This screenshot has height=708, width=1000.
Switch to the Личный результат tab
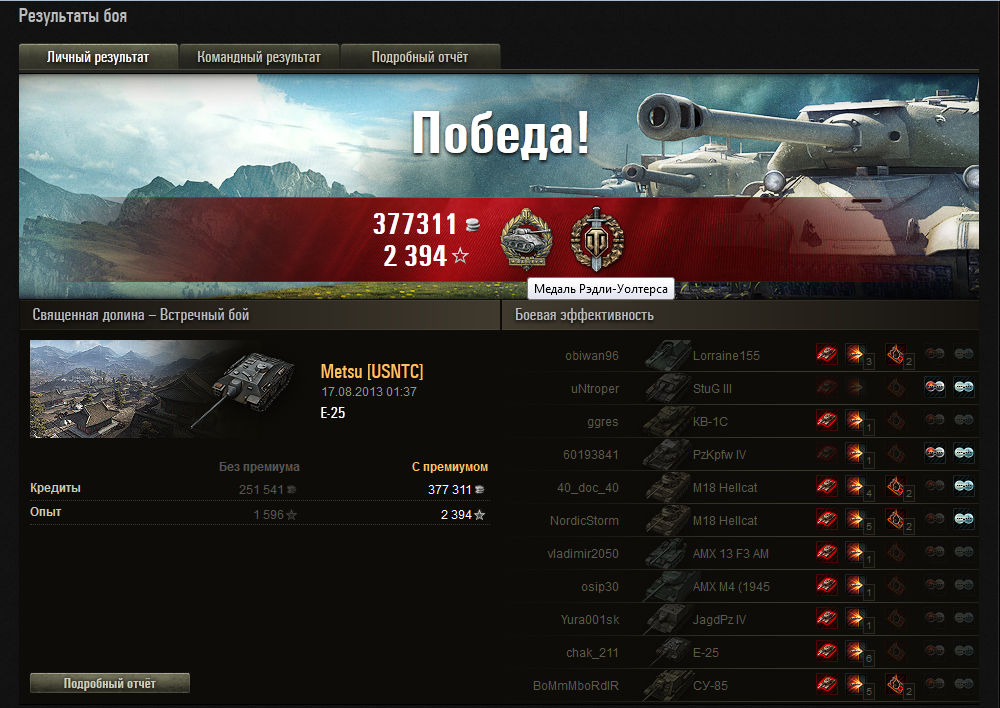[x=98, y=57]
